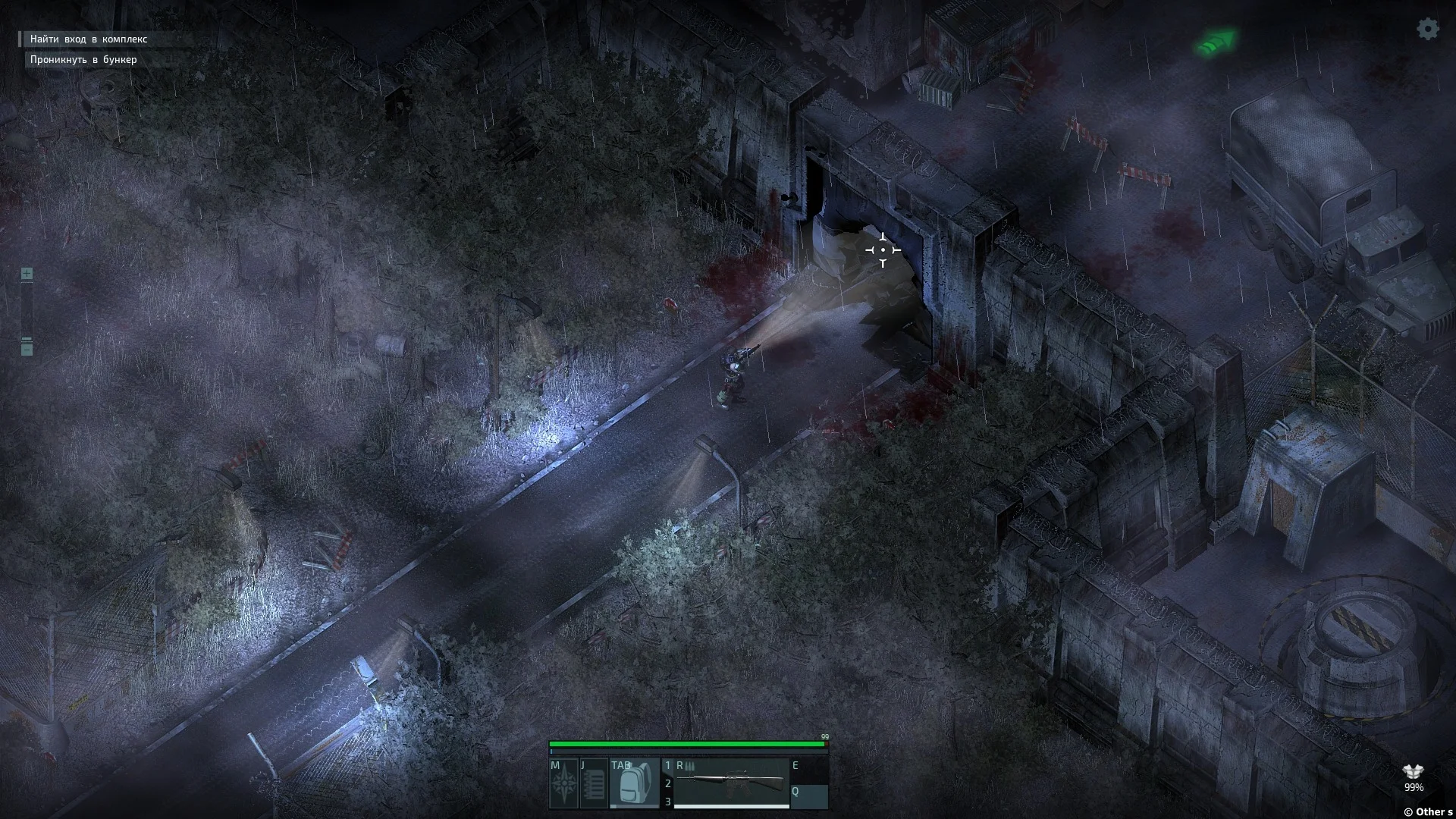Zoom out with the minus button
The width and height of the screenshot is (1456, 819).
click(27, 348)
